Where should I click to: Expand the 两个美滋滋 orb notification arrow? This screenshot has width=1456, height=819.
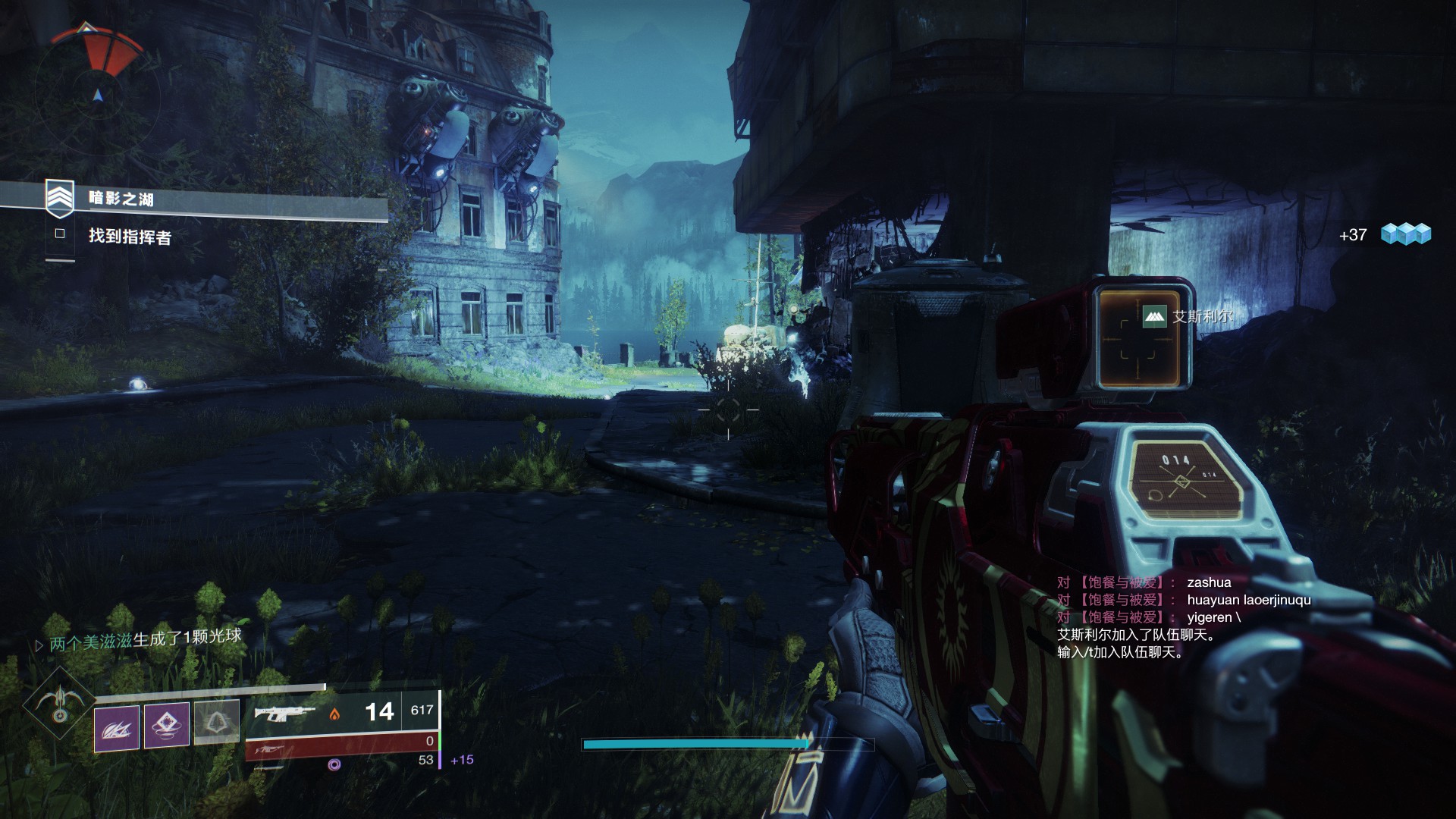(39, 645)
